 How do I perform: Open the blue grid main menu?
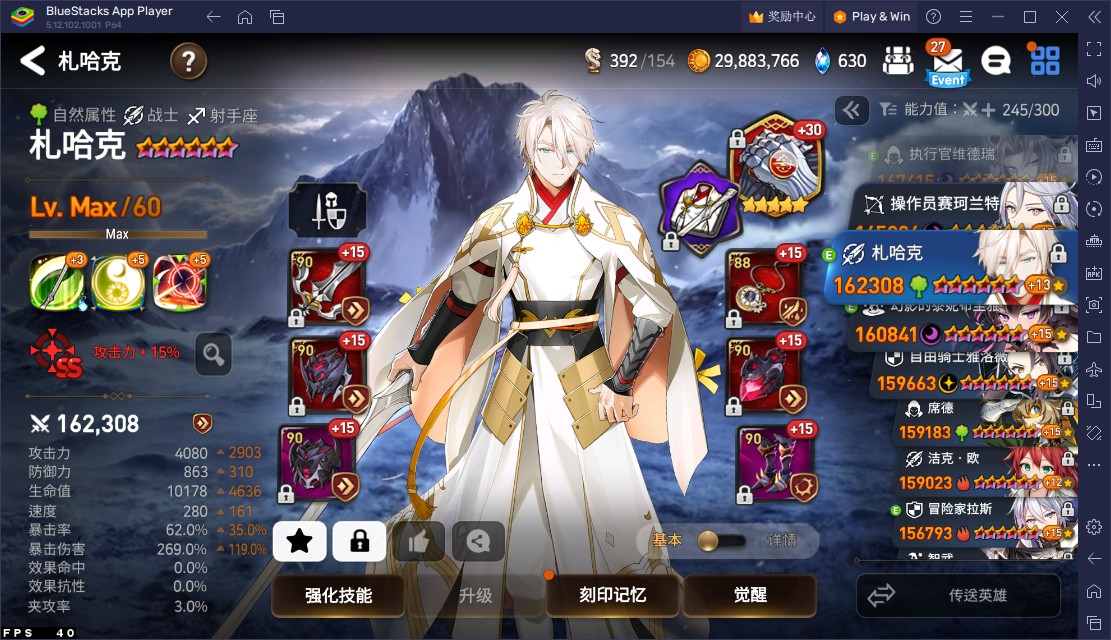point(1045,61)
